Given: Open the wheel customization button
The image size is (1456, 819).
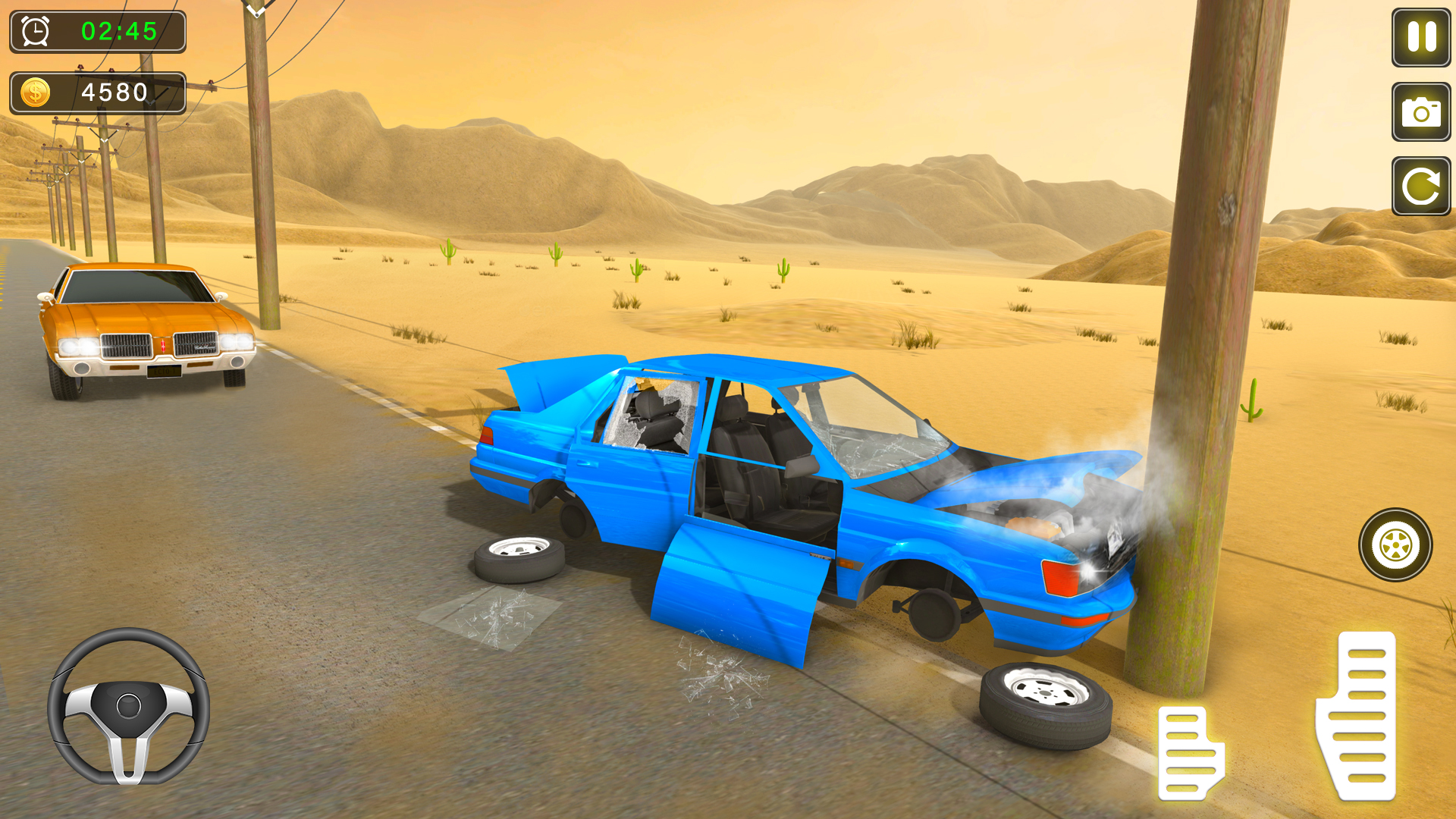Looking at the screenshot, I should point(1395,543).
